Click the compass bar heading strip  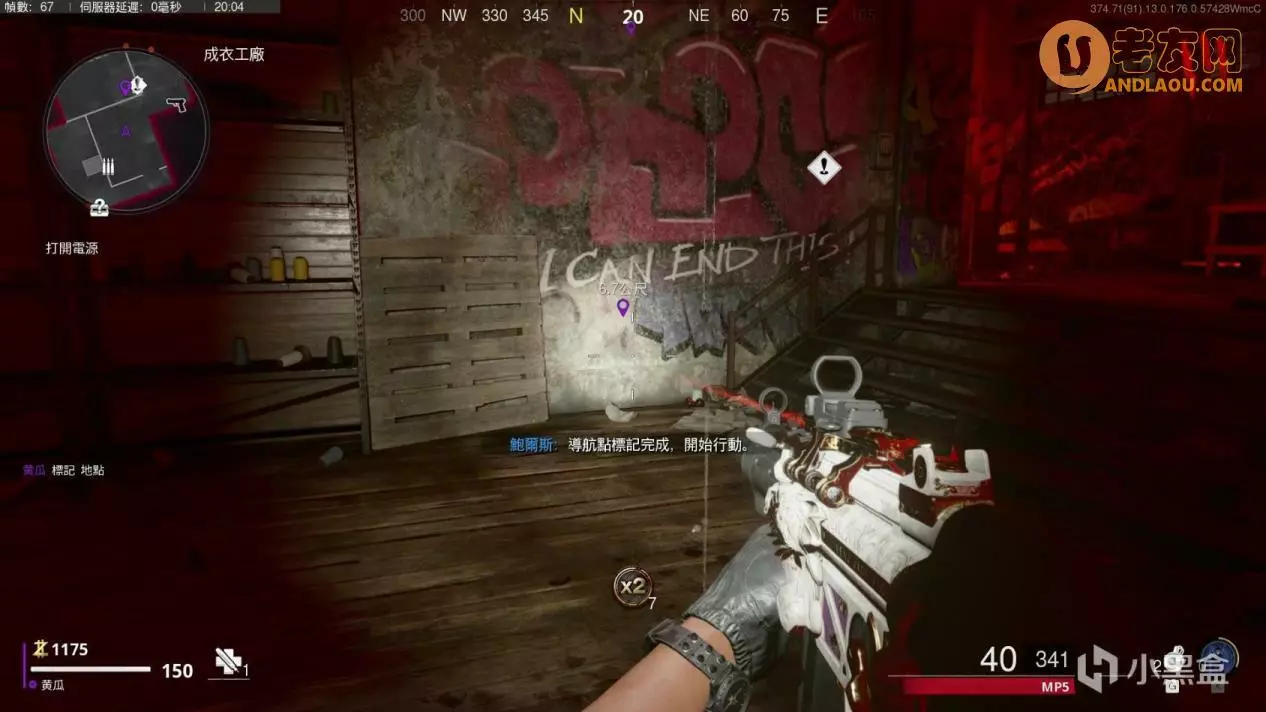pos(633,16)
